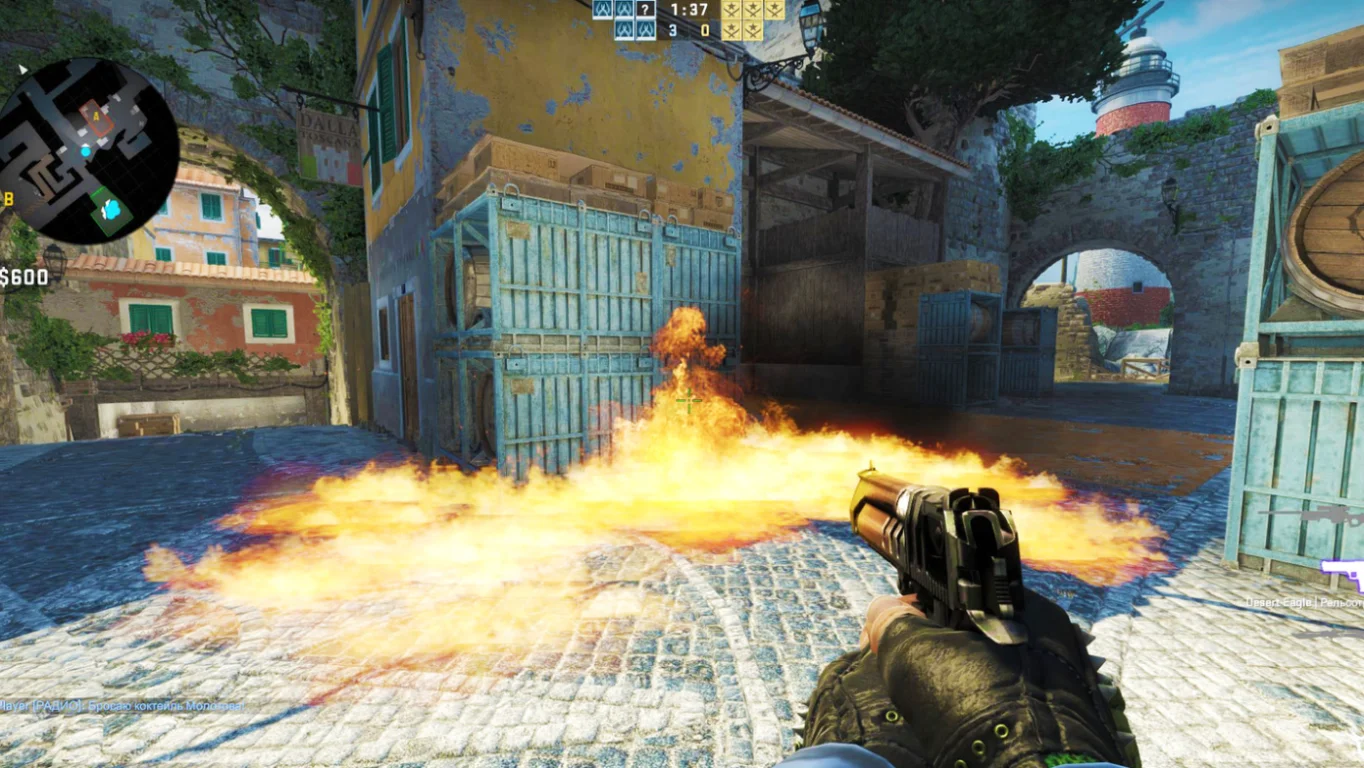
Task: Click the cyan teammate marker on the minimap
Action: point(85,151)
